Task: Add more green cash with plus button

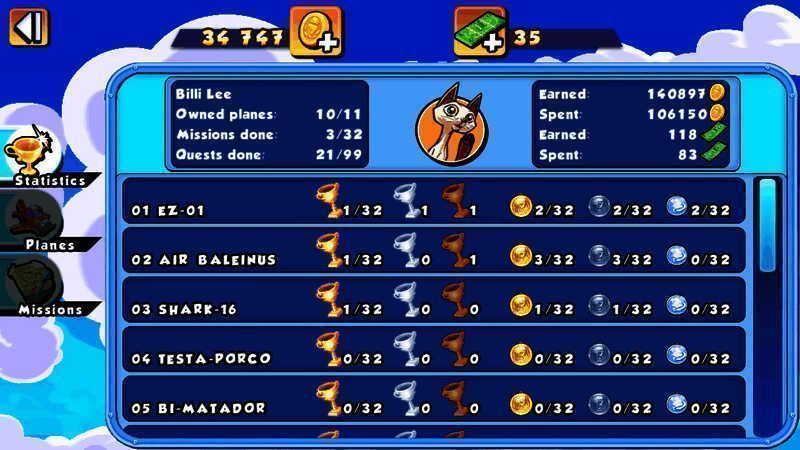Action: (x=479, y=31)
